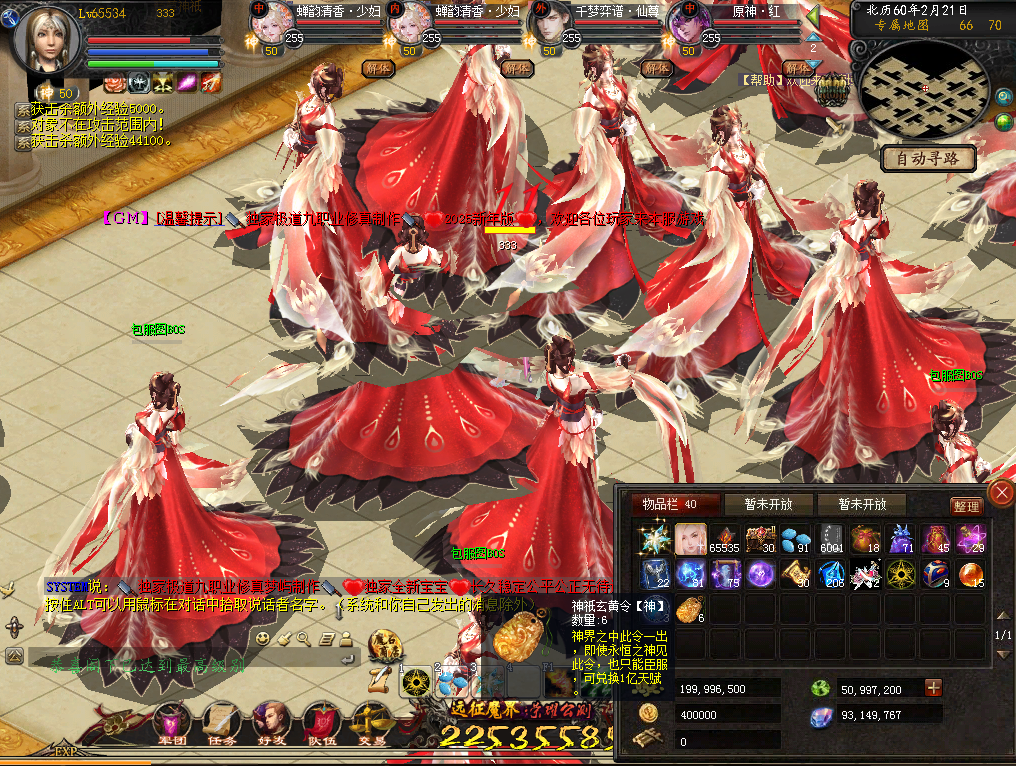Click the plus button beside the green currency
The width and height of the screenshot is (1016, 766).
[x=933, y=688]
